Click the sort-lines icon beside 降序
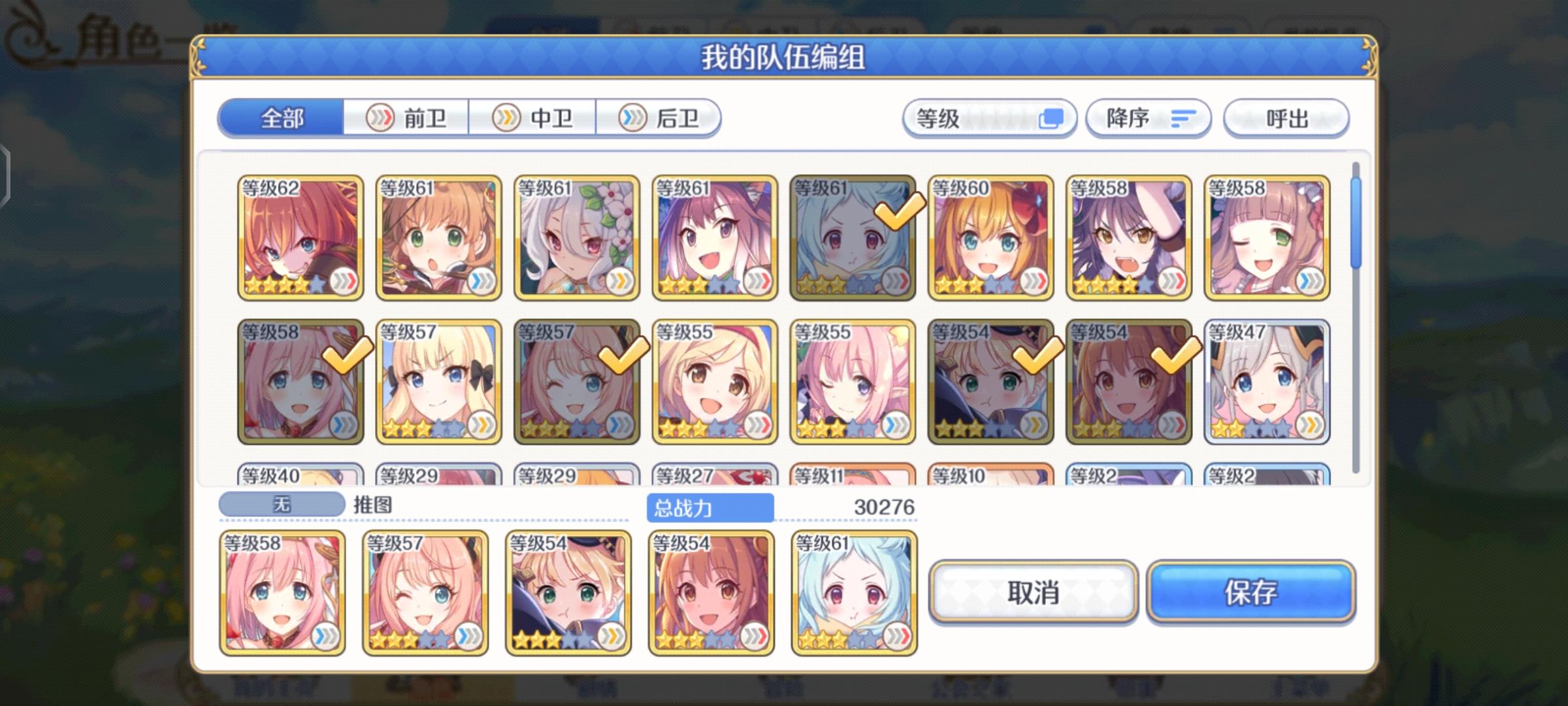Viewport: 1568px width, 706px height. pyautogui.click(x=1183, y=118)
